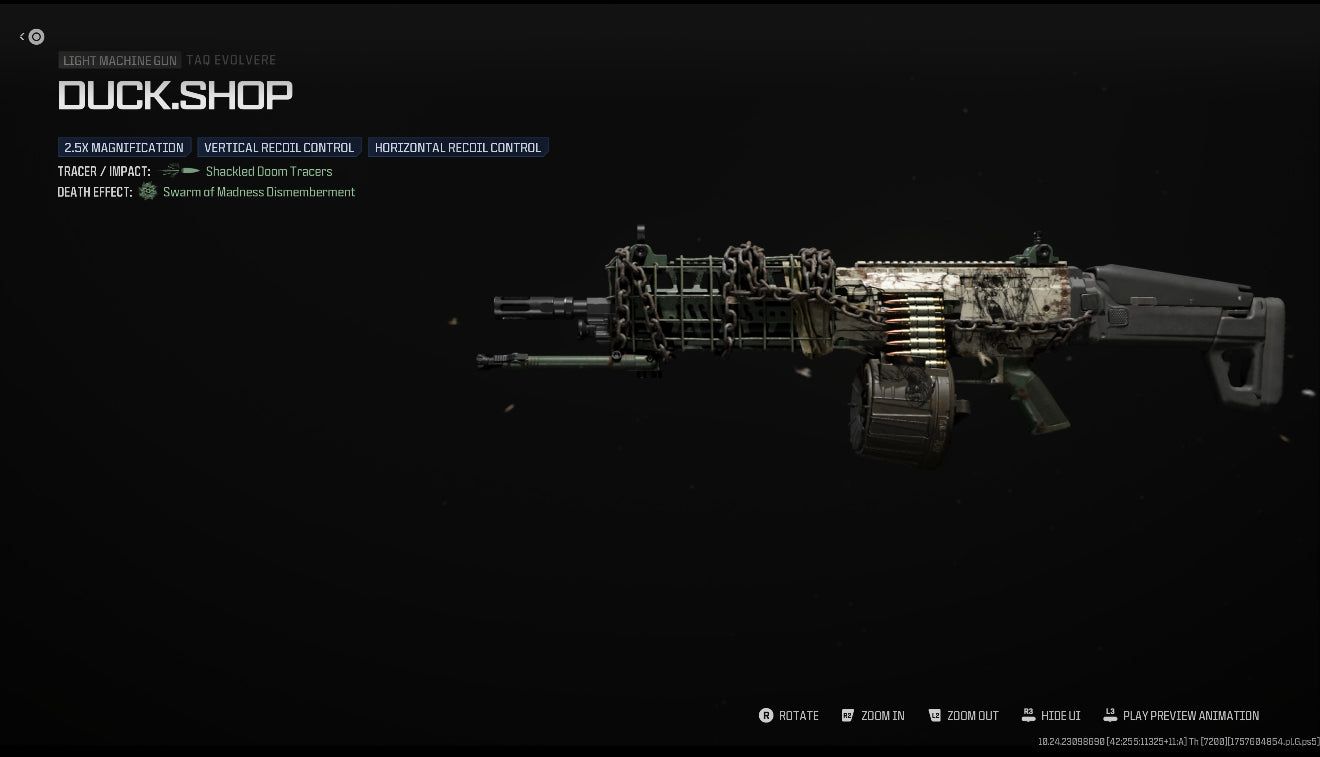
Task: Show Shackled Doom Tracers details
Action: pos(268,172)
